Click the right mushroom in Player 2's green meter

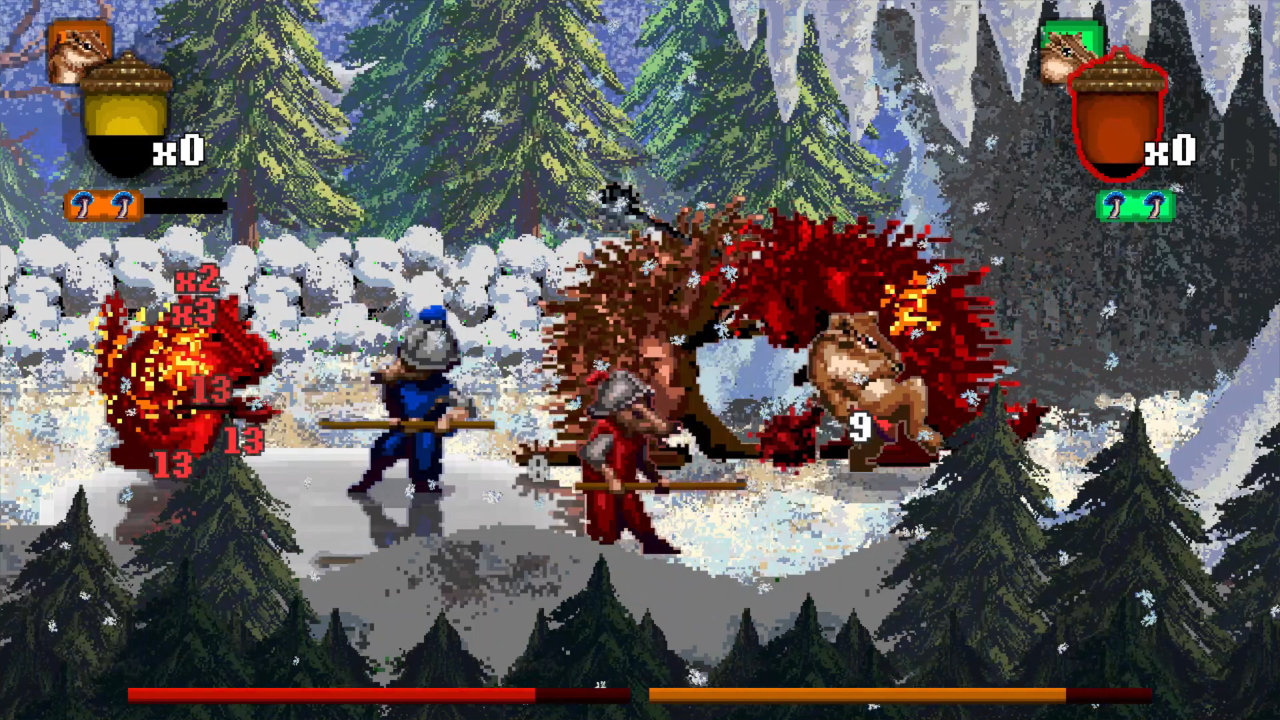pos(1153,205)
